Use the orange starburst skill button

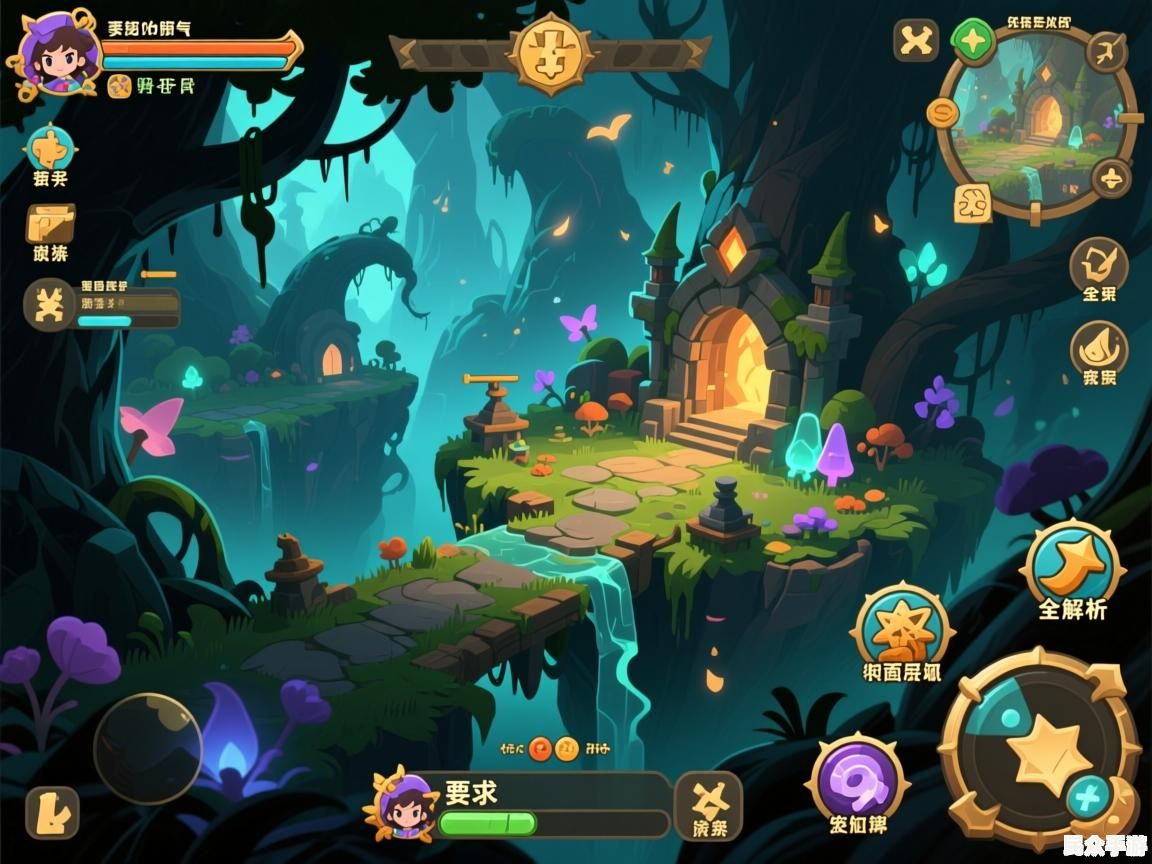tap(902, 628)
